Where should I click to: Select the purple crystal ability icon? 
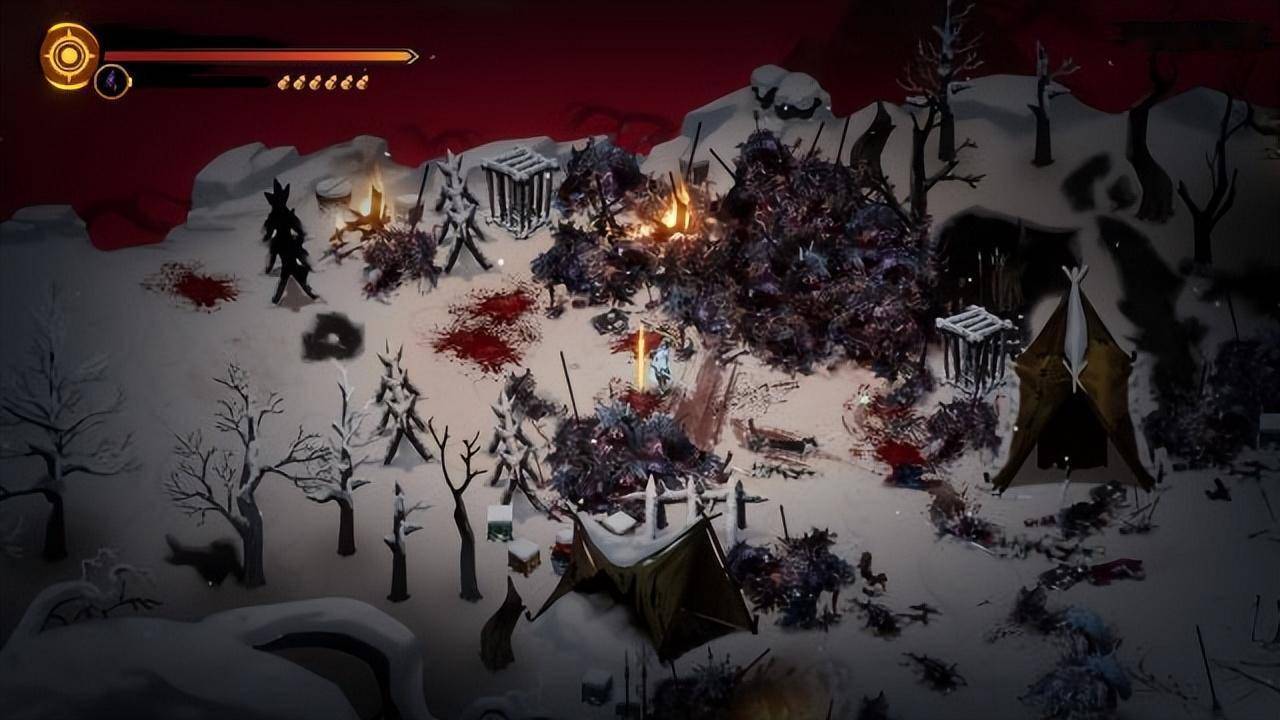pos(112,81)
